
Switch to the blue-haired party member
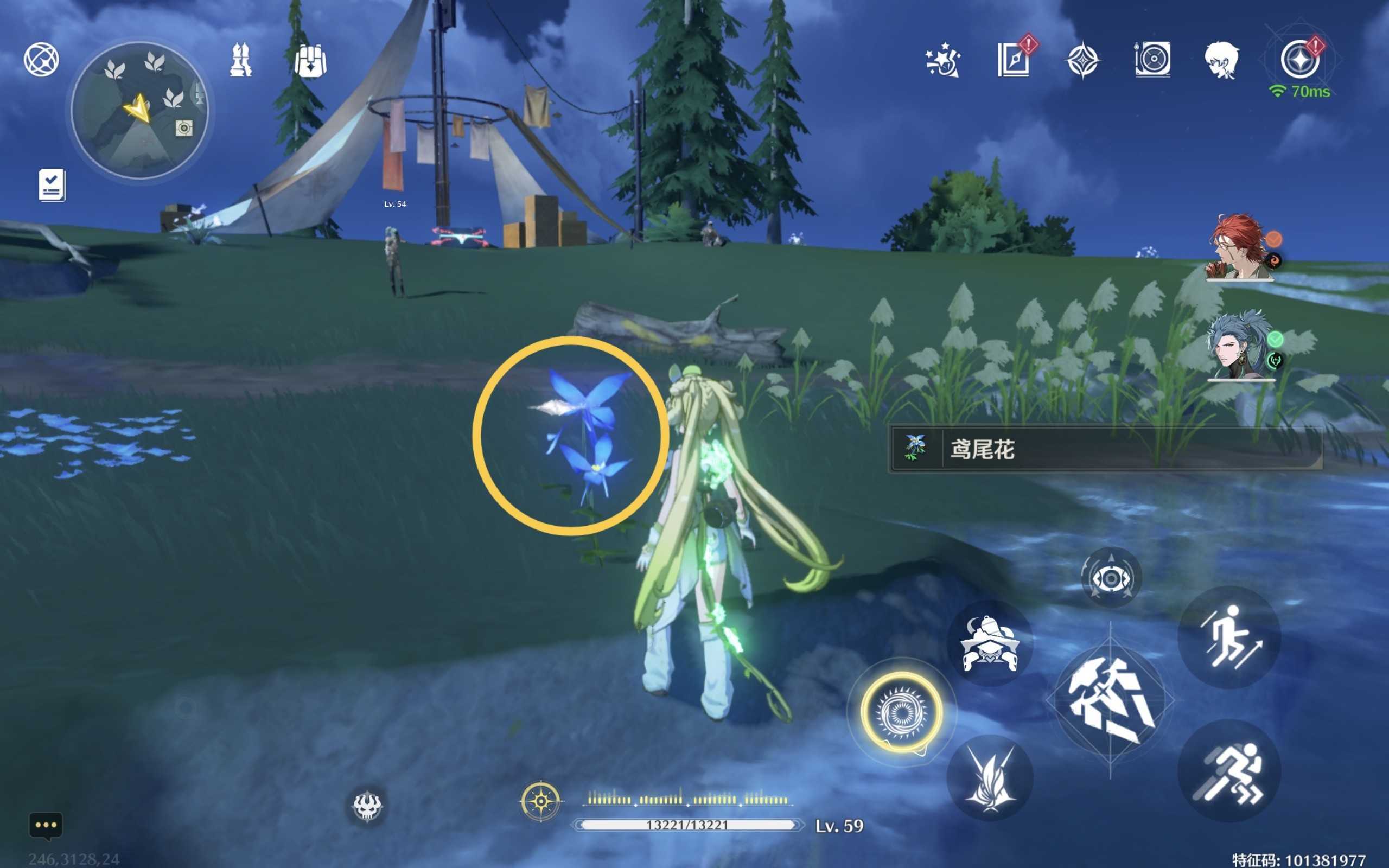[1240, 346]
